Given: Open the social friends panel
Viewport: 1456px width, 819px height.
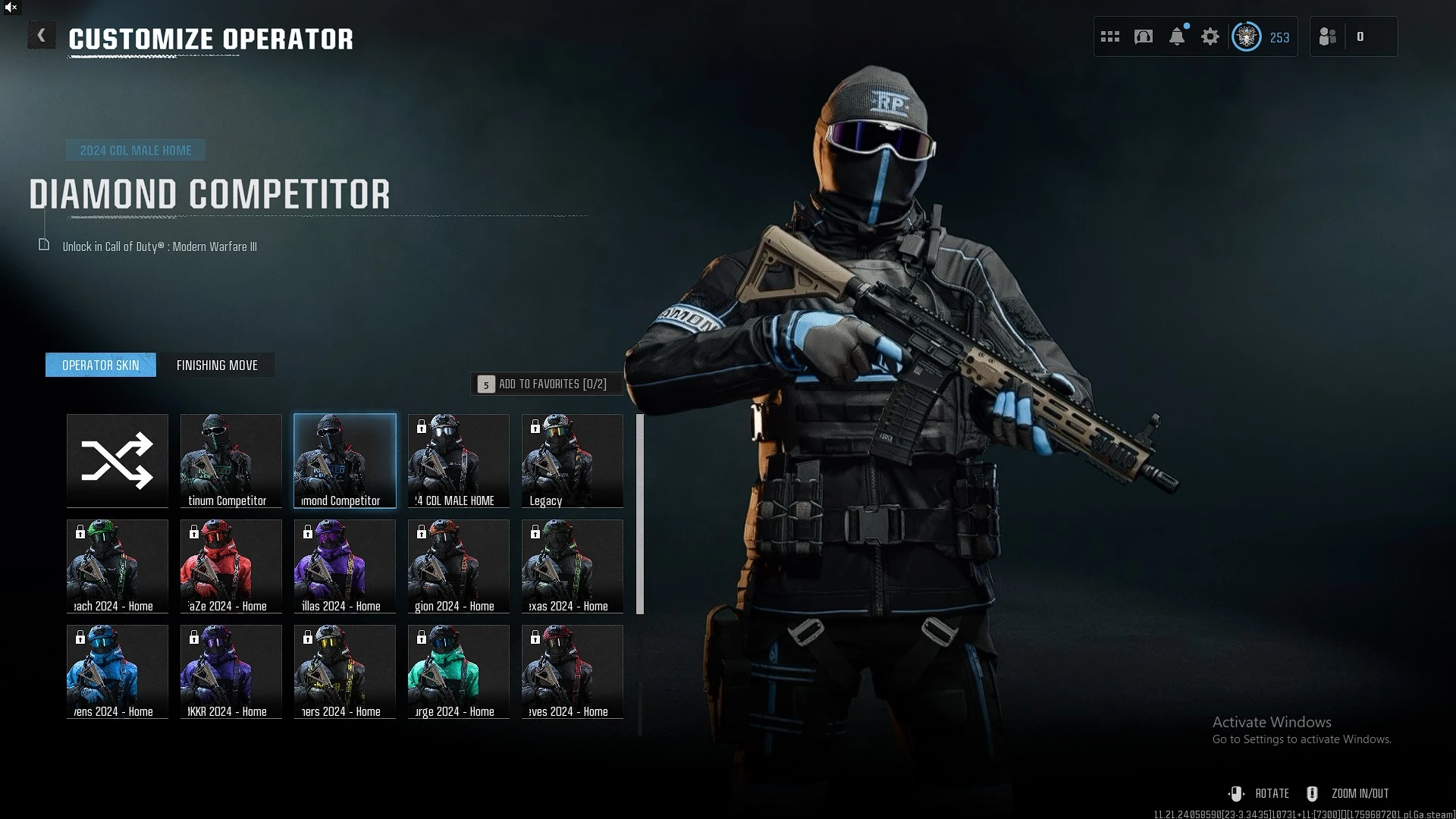Looking at the screenshot, I should coord(1328,36).
